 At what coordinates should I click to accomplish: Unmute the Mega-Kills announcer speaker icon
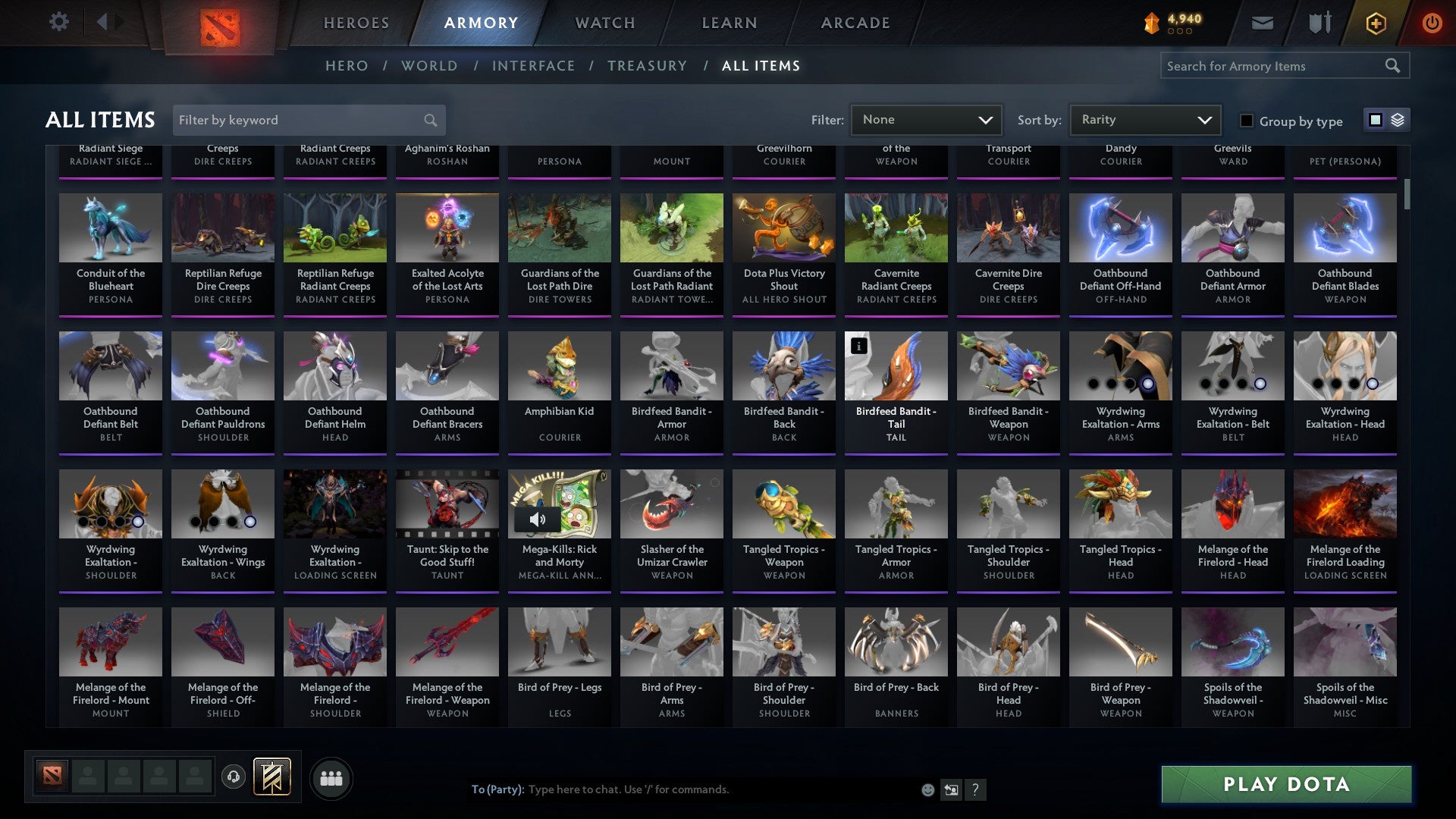[x=538, y=519]
